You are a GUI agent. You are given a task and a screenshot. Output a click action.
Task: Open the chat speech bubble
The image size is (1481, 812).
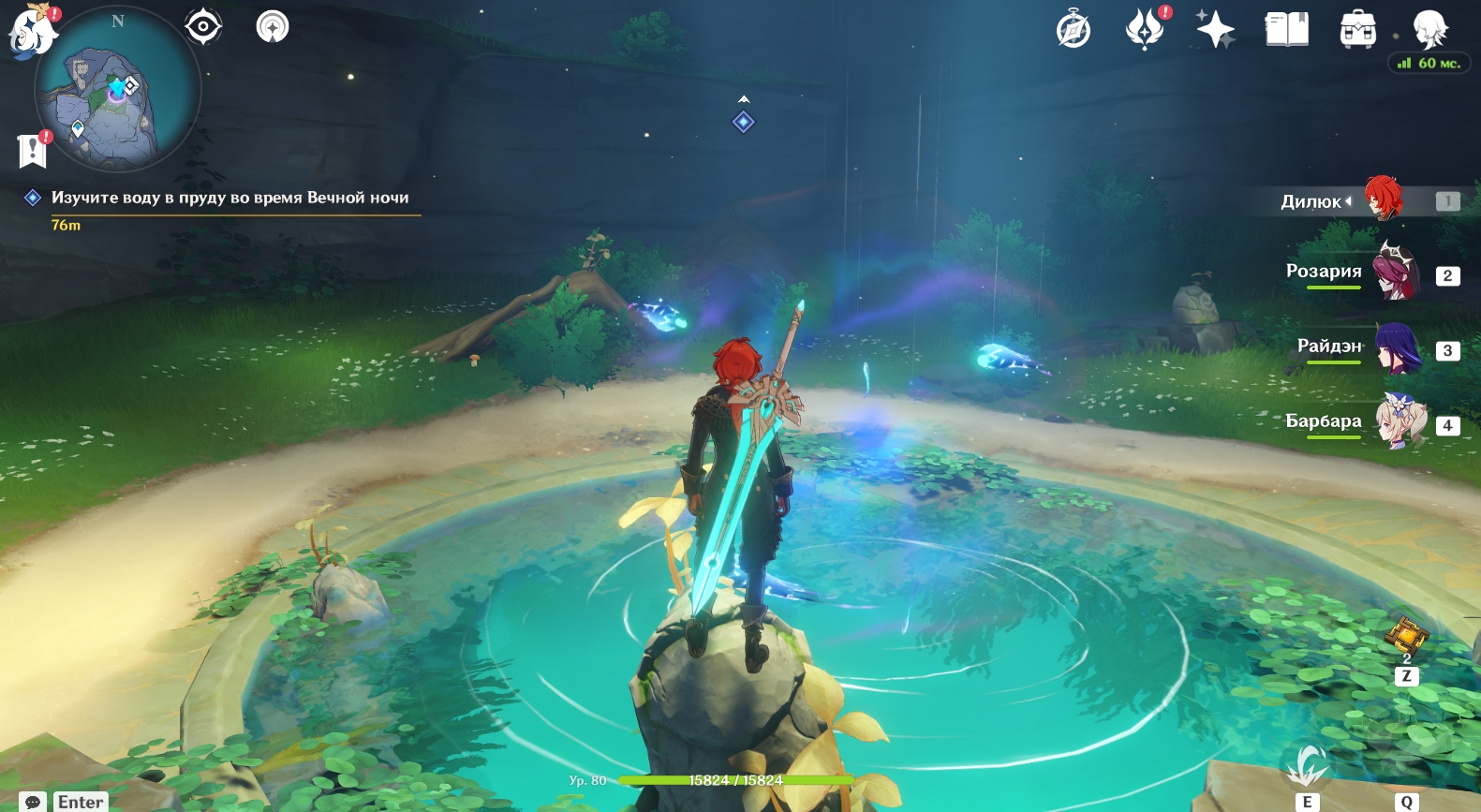tap(34, 803)
